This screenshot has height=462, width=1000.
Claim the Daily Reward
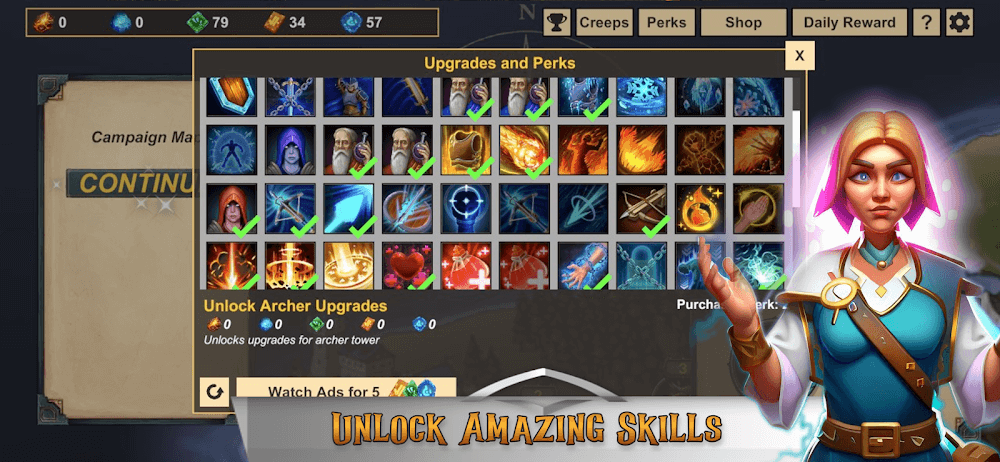tap(849, 22)
